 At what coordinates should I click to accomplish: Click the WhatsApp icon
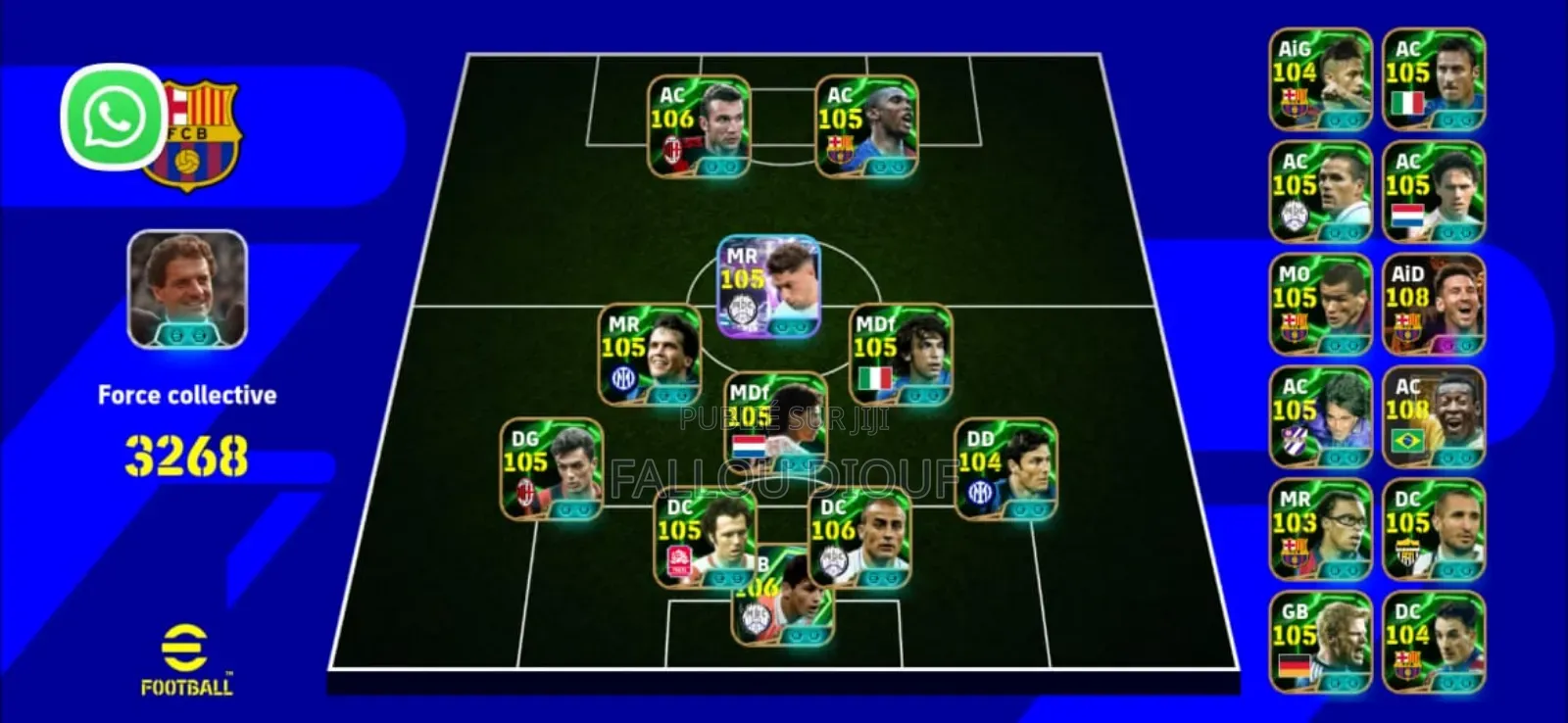click(x=111, y=120)
